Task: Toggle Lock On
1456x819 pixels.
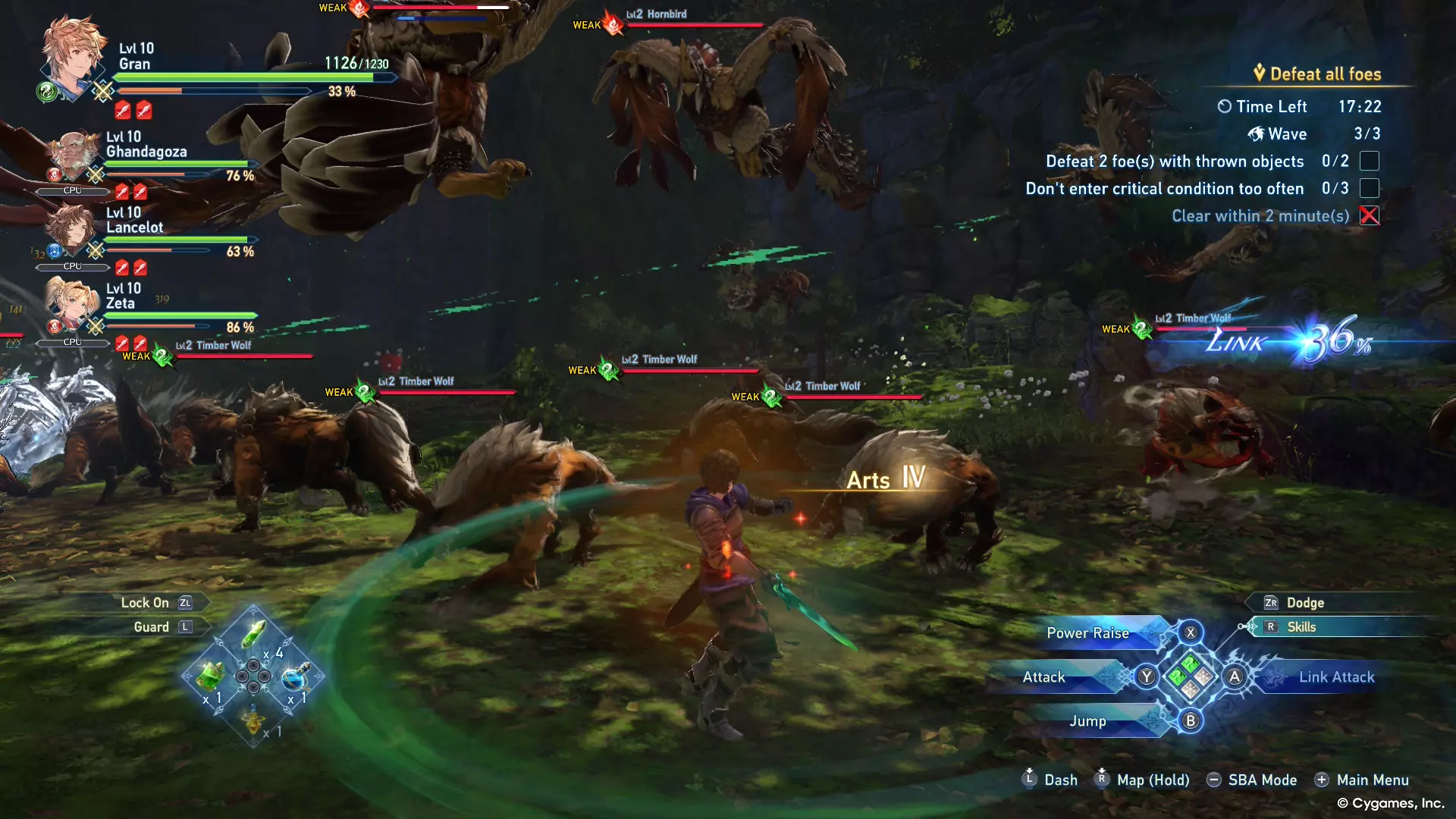Action: (x=145, y=603)
